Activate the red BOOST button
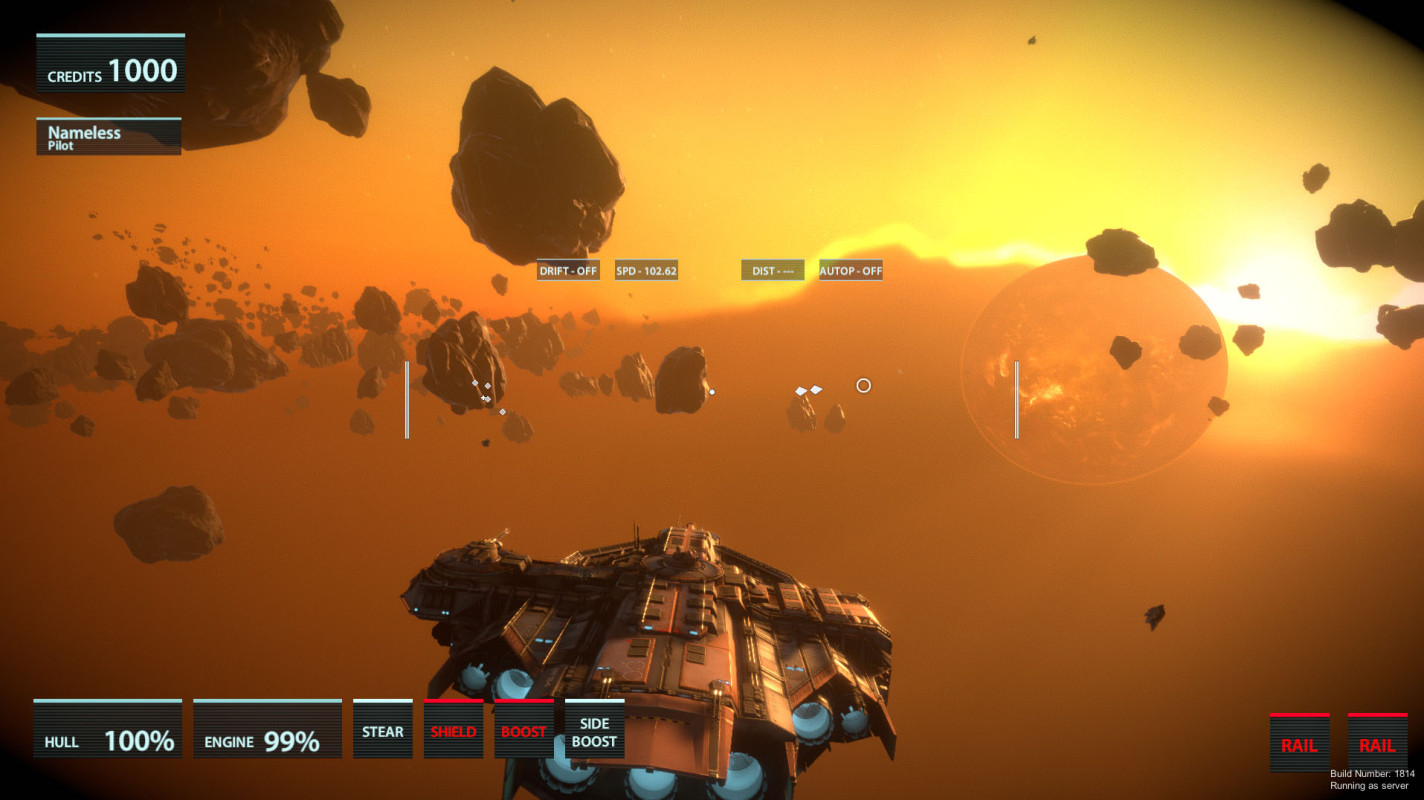Screen dimensions: 1424x800 point(524,730)
